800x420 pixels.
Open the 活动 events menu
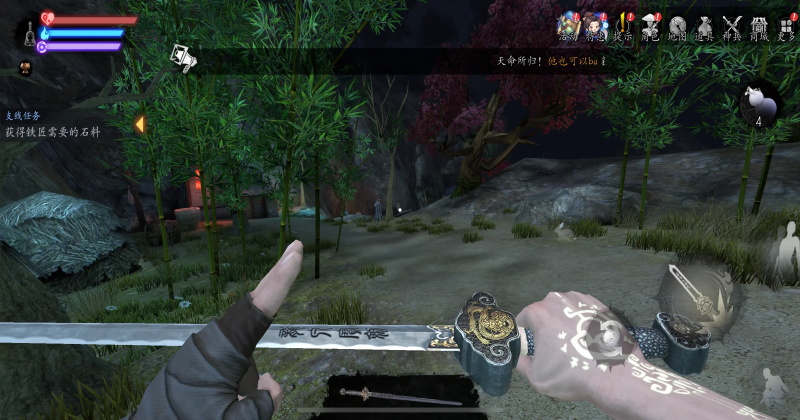(569, 25)
